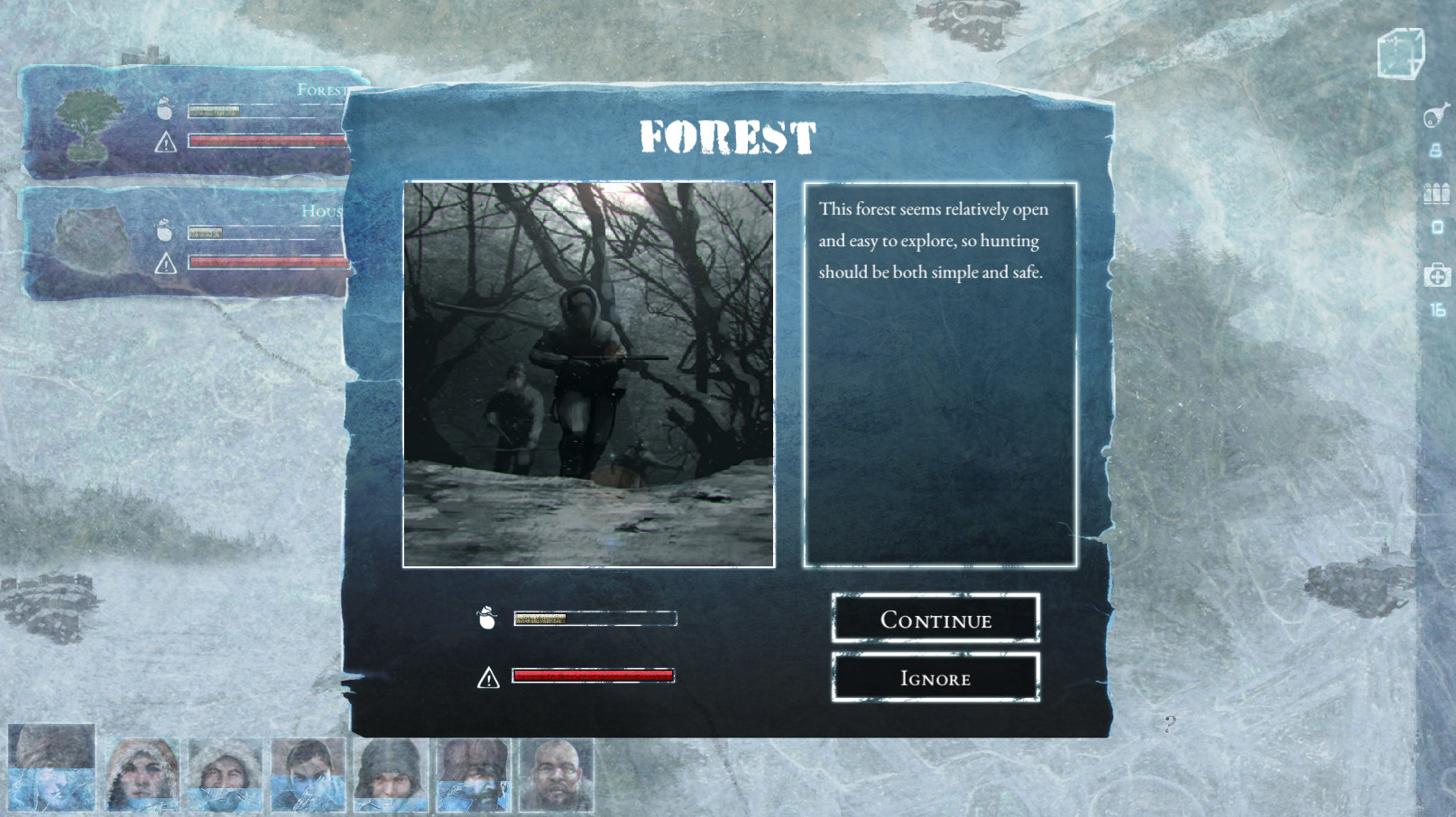This screenshot has width=1456, height=817.
Task: Select the snowman icon inside the event dialog
Action: 488,620
